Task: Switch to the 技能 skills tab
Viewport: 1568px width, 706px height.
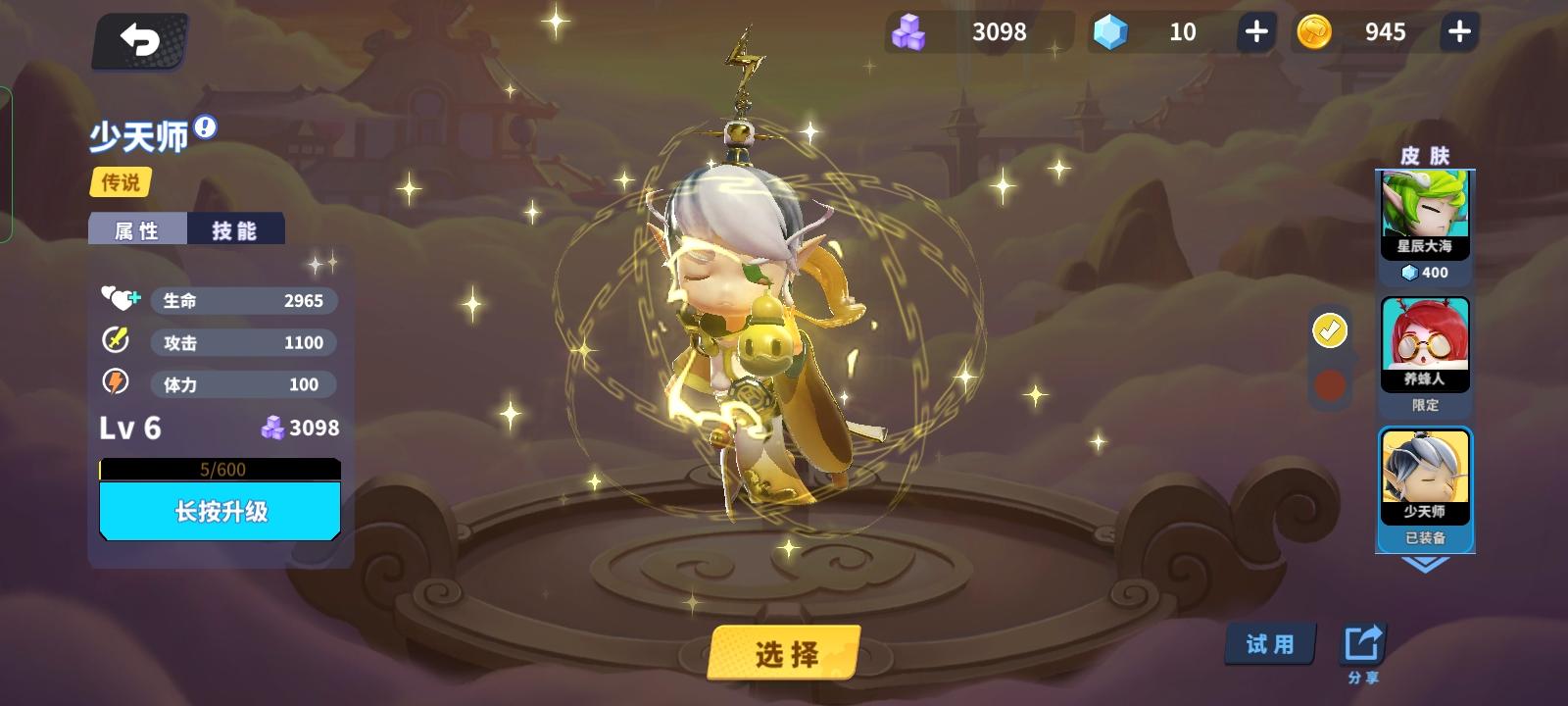Action: [x=235, y=227]
